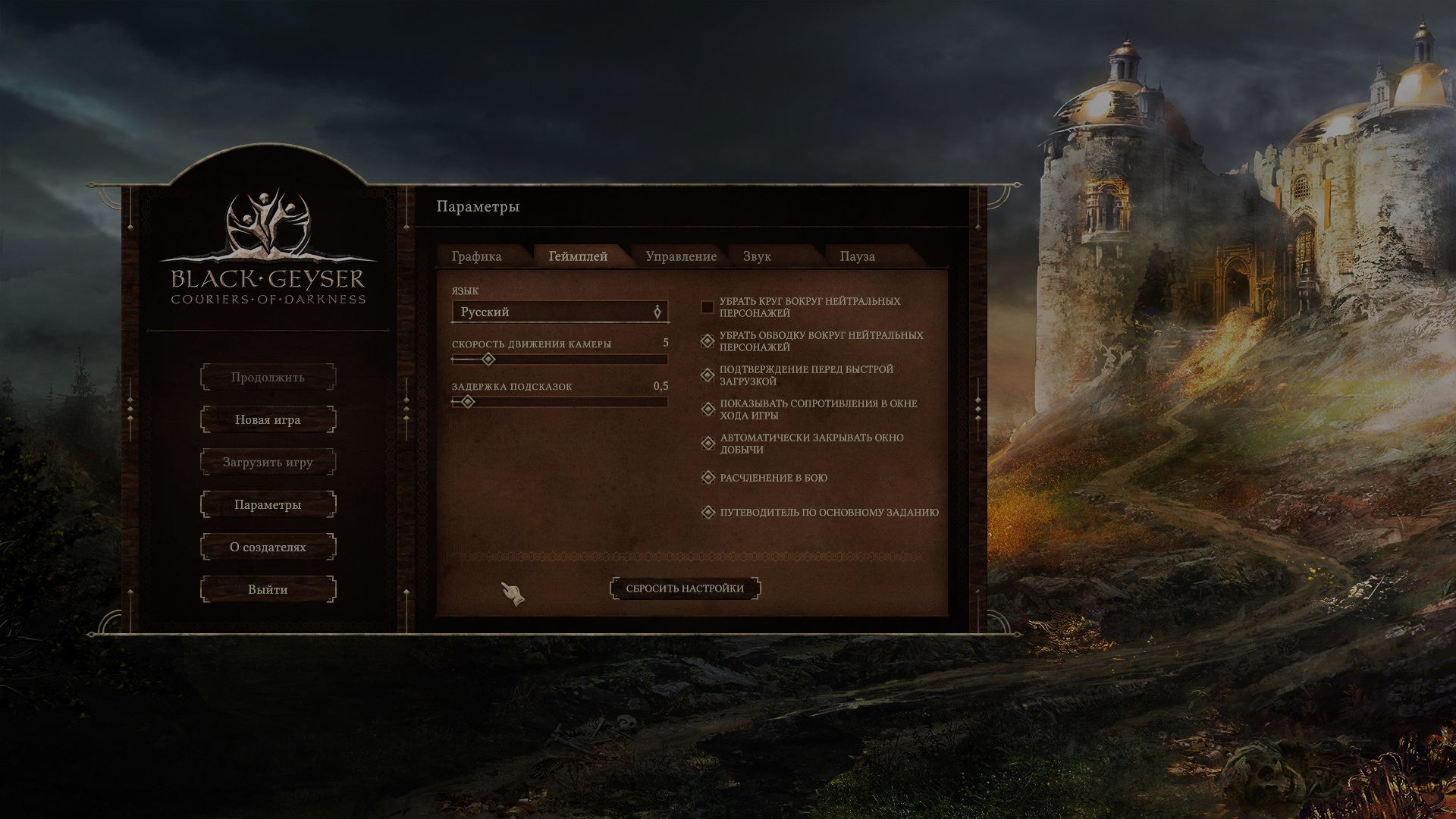Click the Продолжить menu button

tap(268, 377)
